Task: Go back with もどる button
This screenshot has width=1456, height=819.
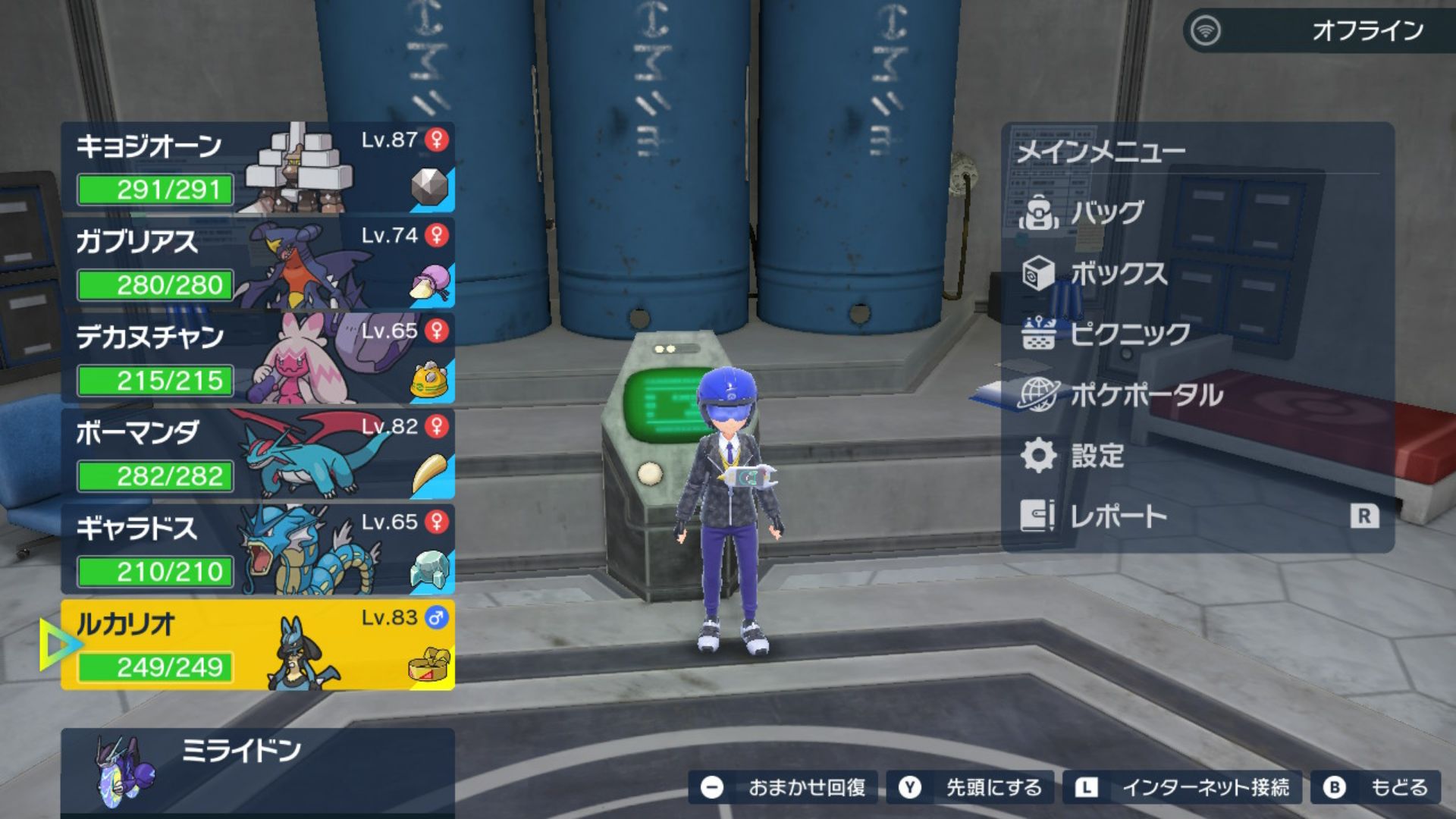Action: coord(1376,788)
